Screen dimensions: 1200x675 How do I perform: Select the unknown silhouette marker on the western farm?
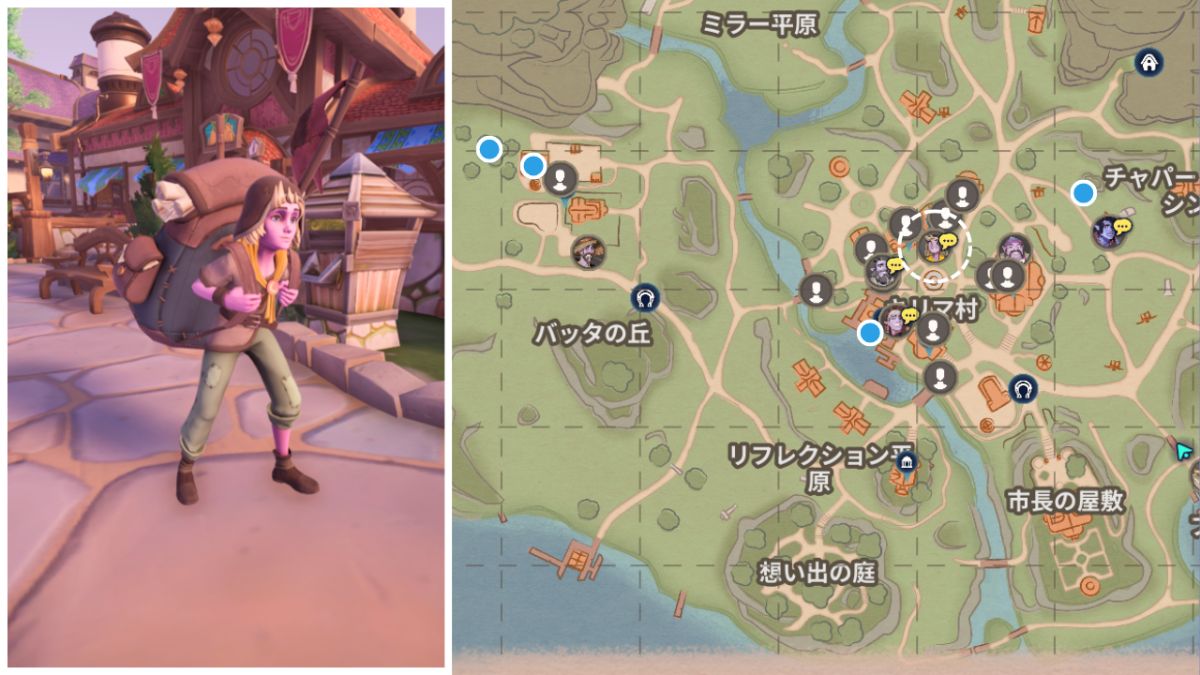point(561,178)
